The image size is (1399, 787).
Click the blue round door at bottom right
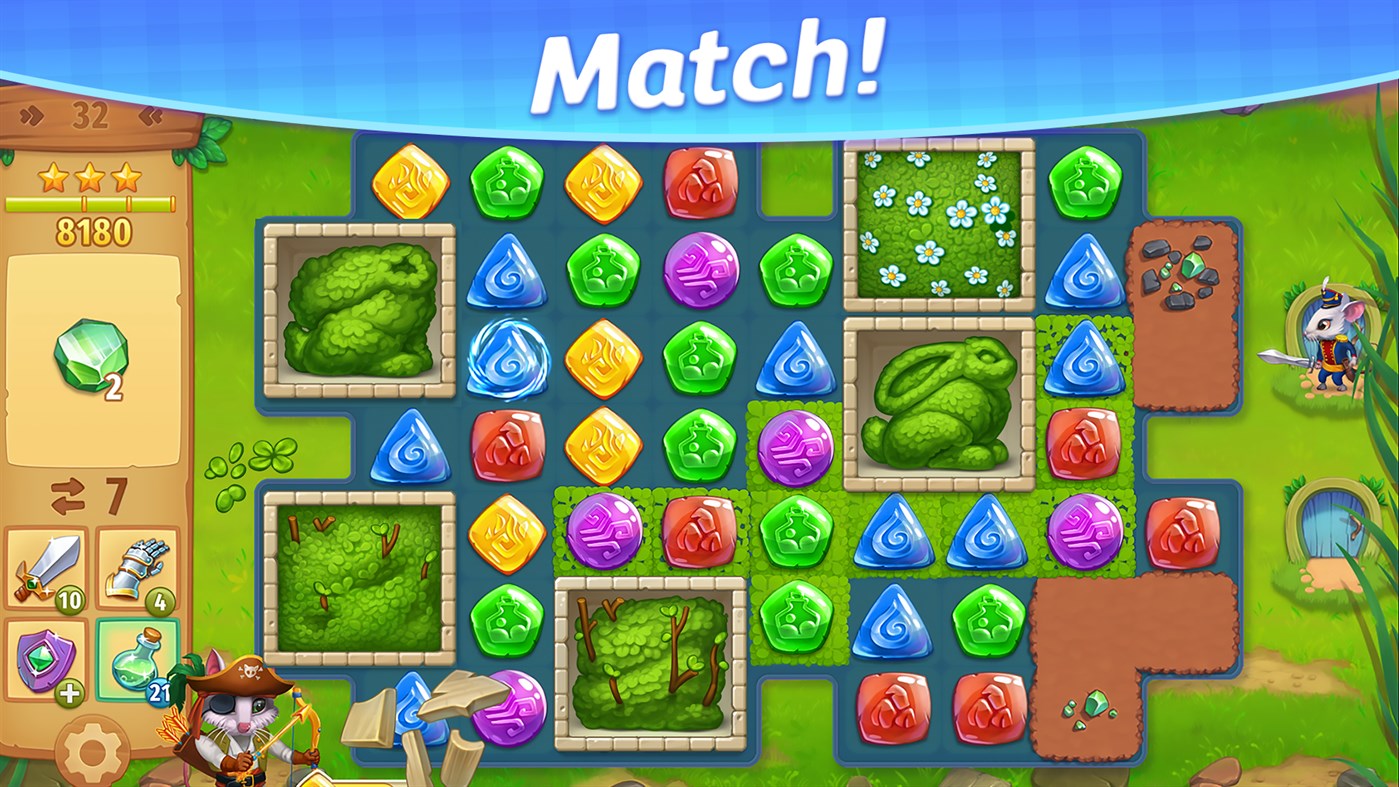pos(1336,520)
